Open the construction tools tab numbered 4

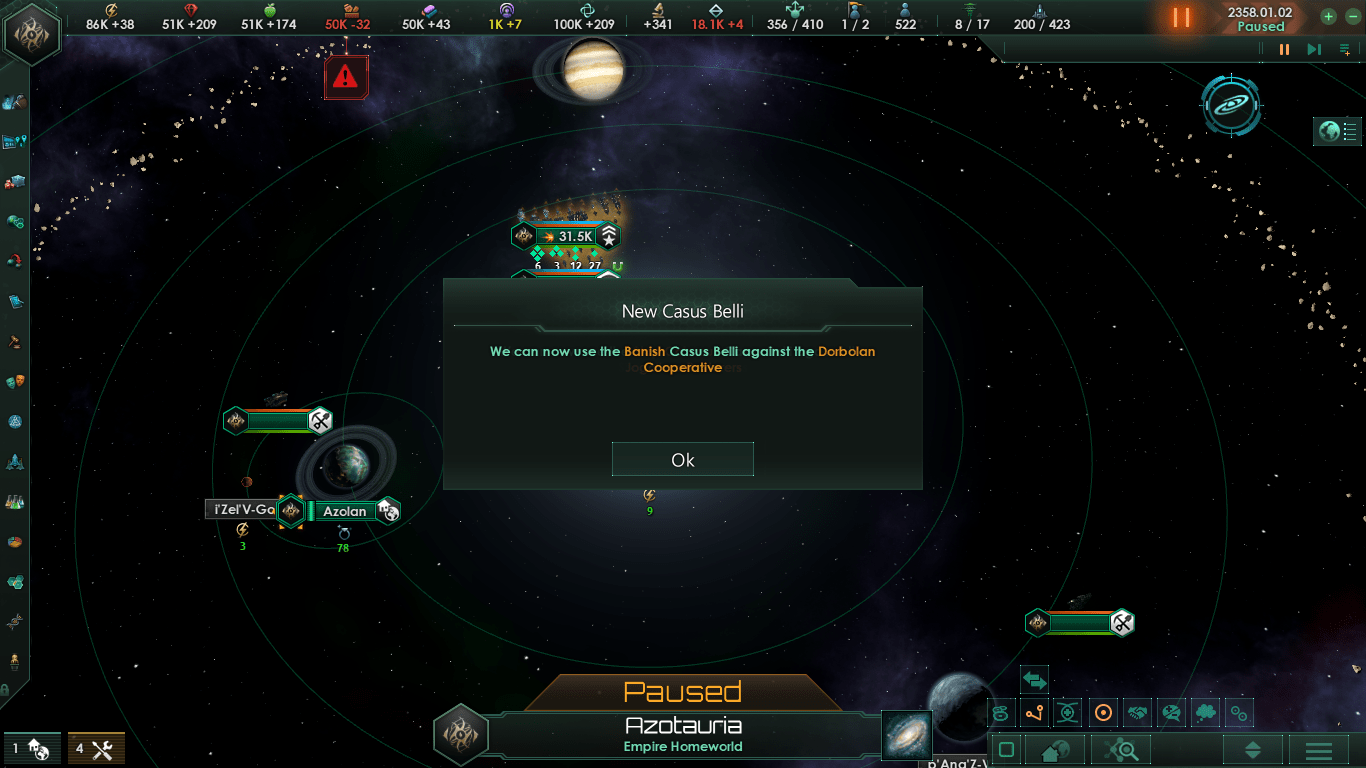(96, 748)
